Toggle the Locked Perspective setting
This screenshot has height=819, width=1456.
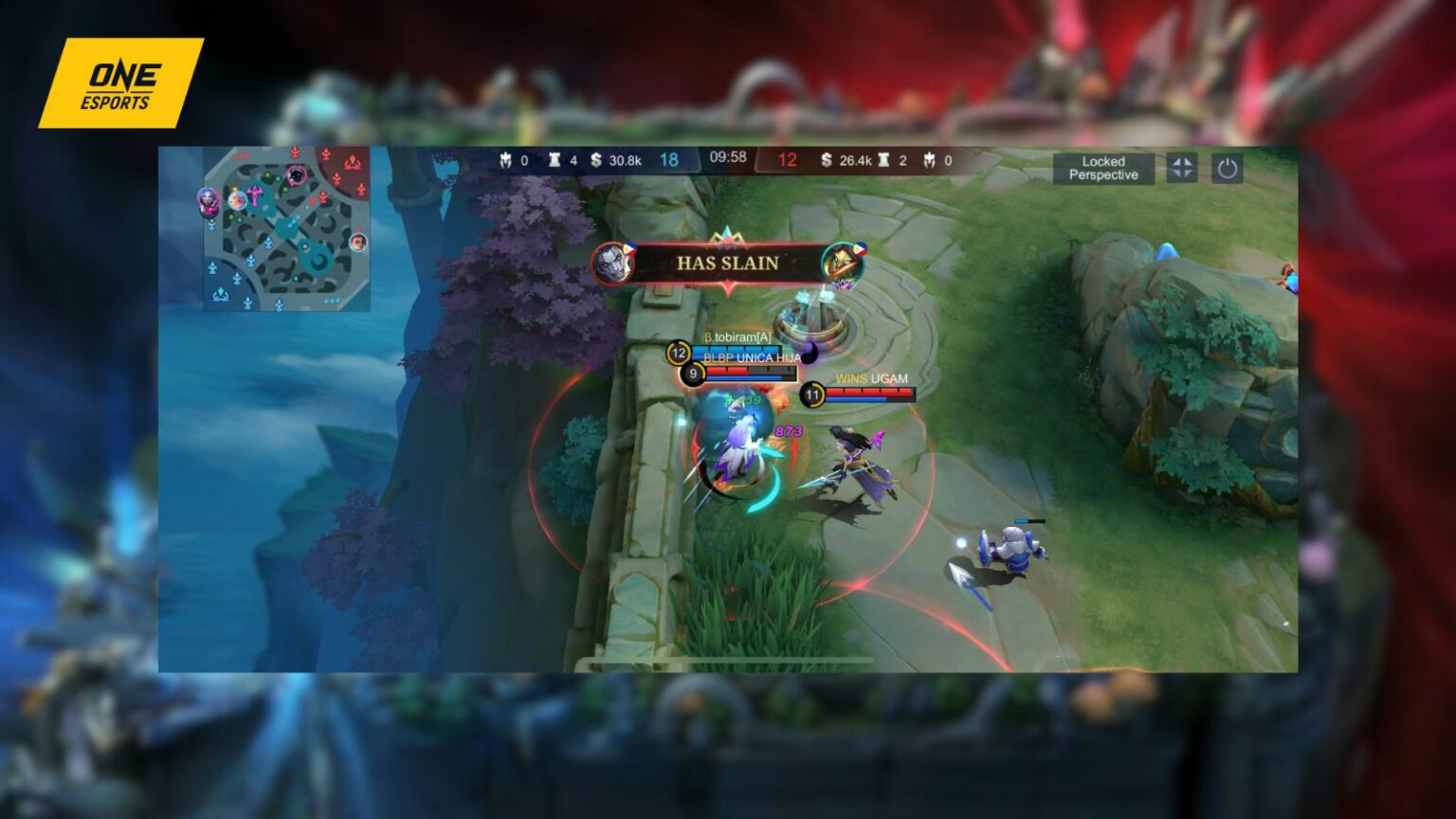tap(1102, 169)
